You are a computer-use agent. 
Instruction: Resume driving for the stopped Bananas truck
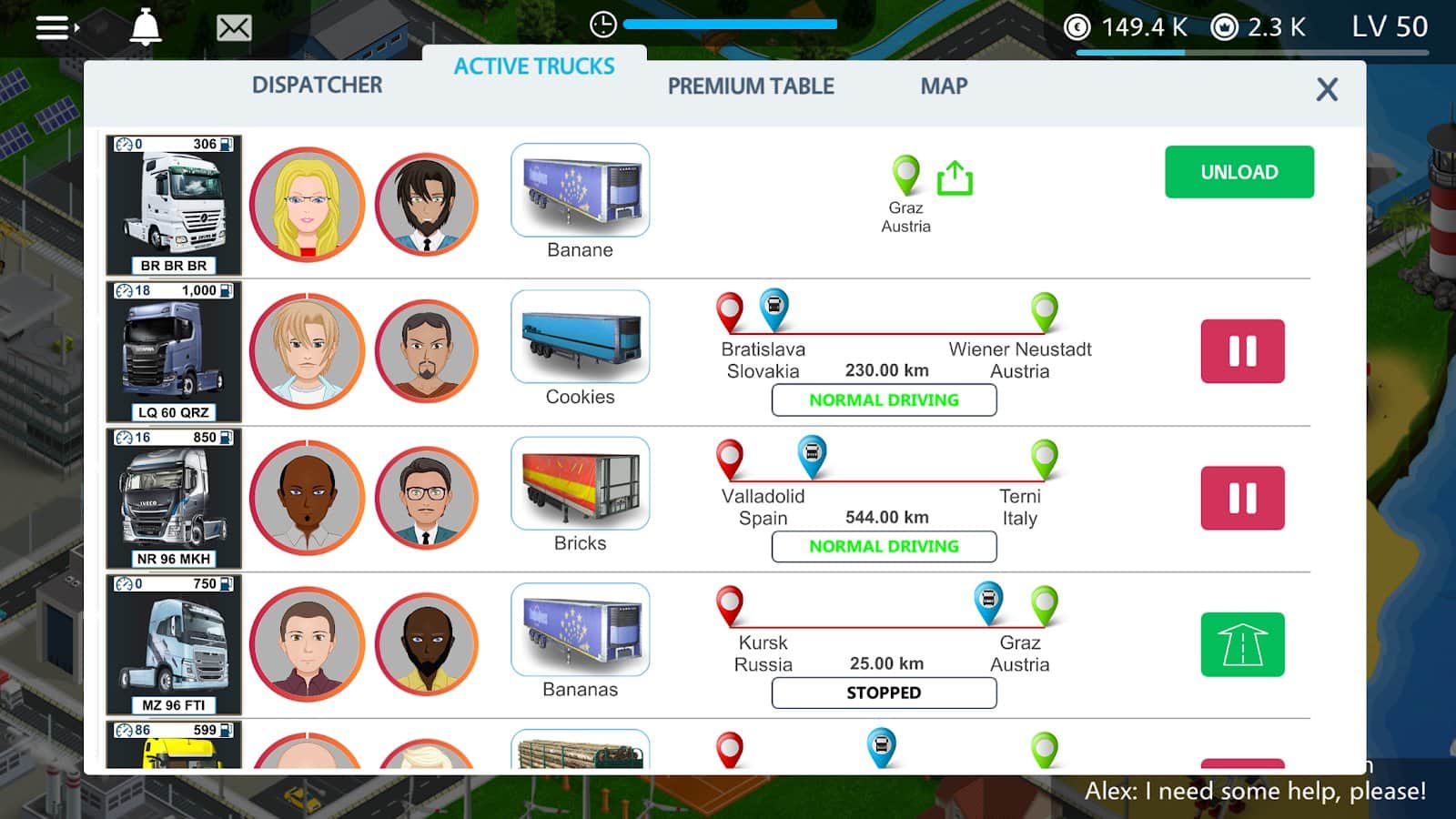pyautogui.click(x=1242, y=644)
